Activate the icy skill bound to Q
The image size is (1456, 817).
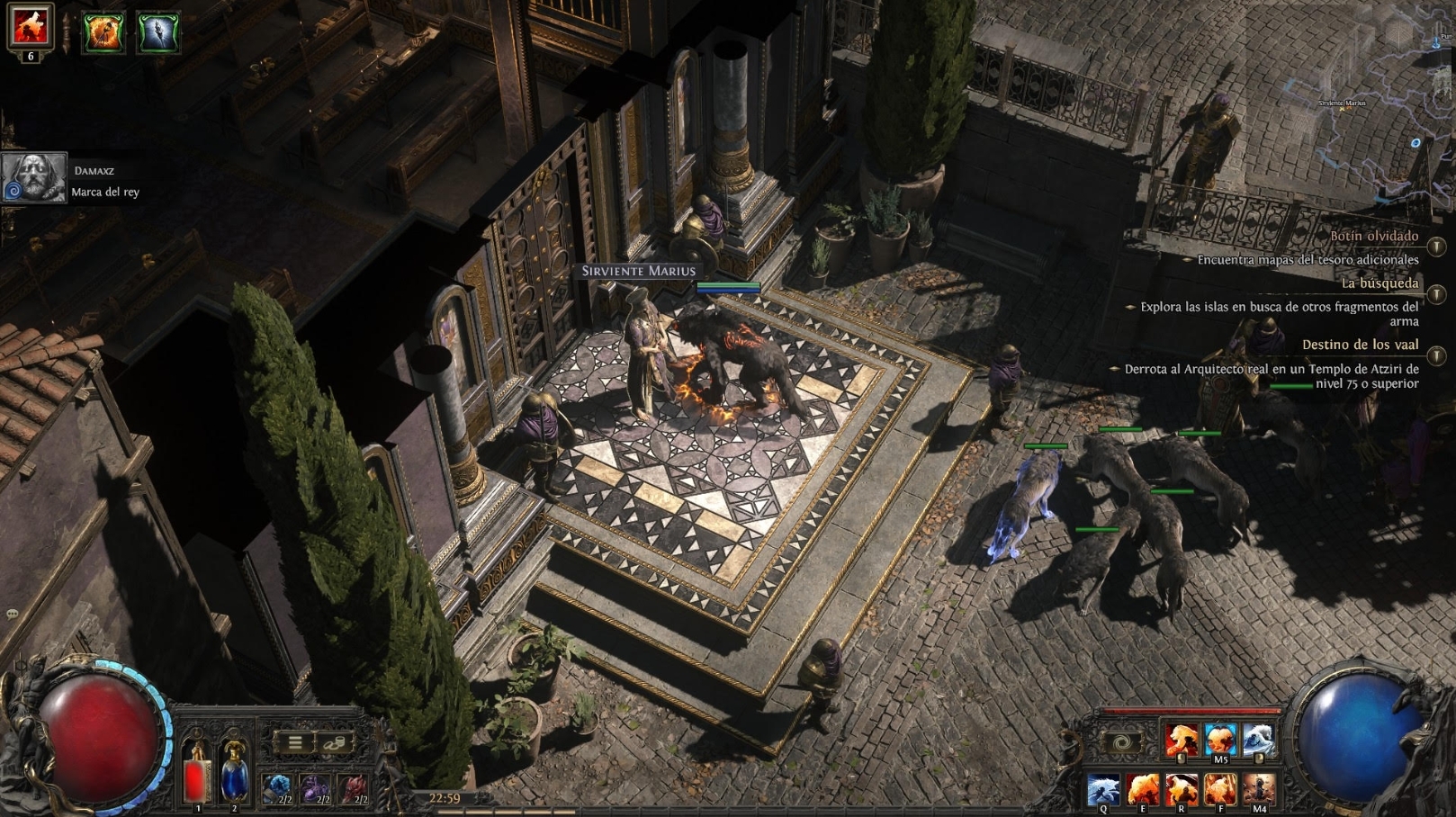click(1103, 789)
